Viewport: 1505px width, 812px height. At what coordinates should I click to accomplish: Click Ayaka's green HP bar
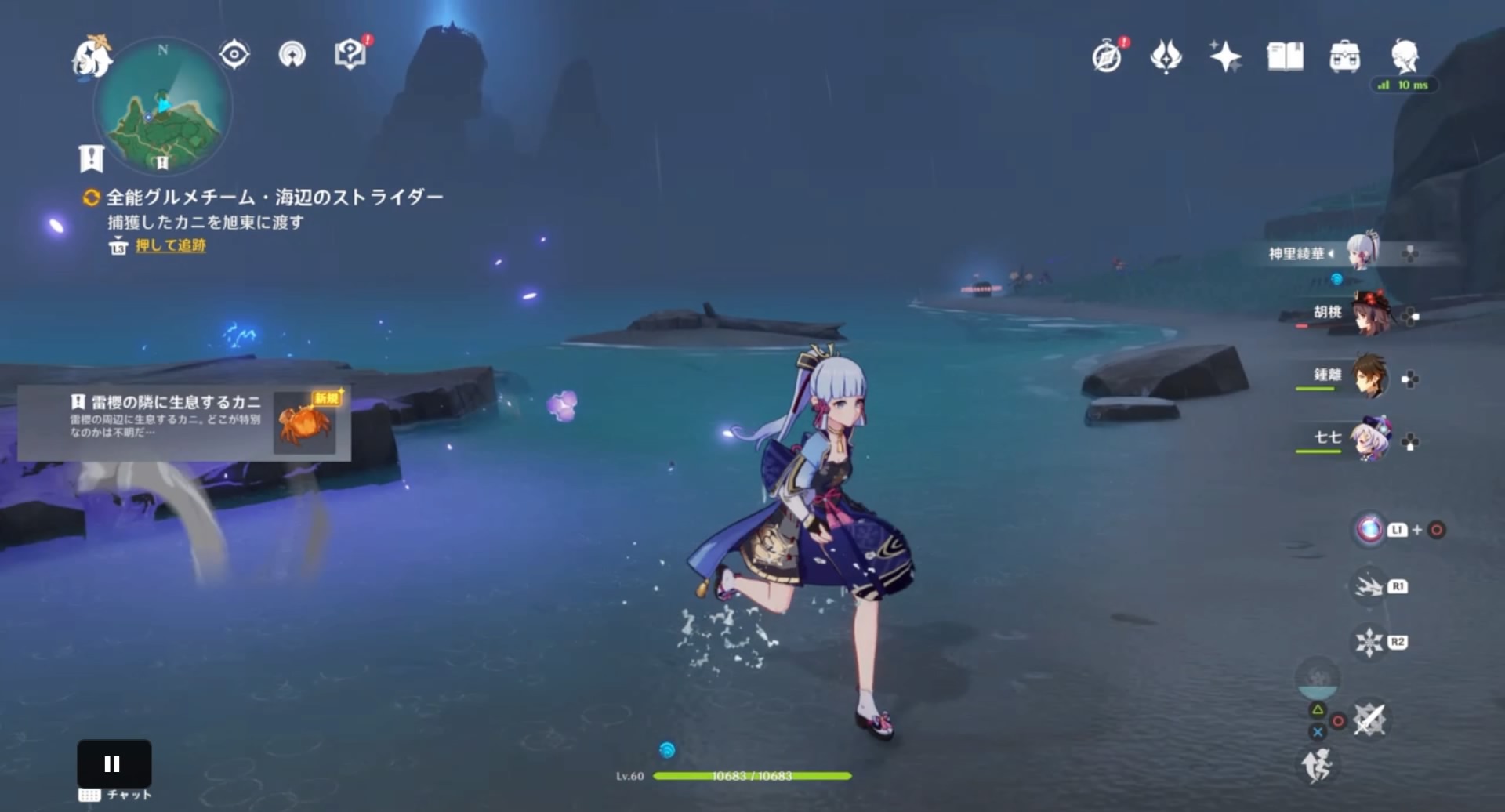point(754,777)
